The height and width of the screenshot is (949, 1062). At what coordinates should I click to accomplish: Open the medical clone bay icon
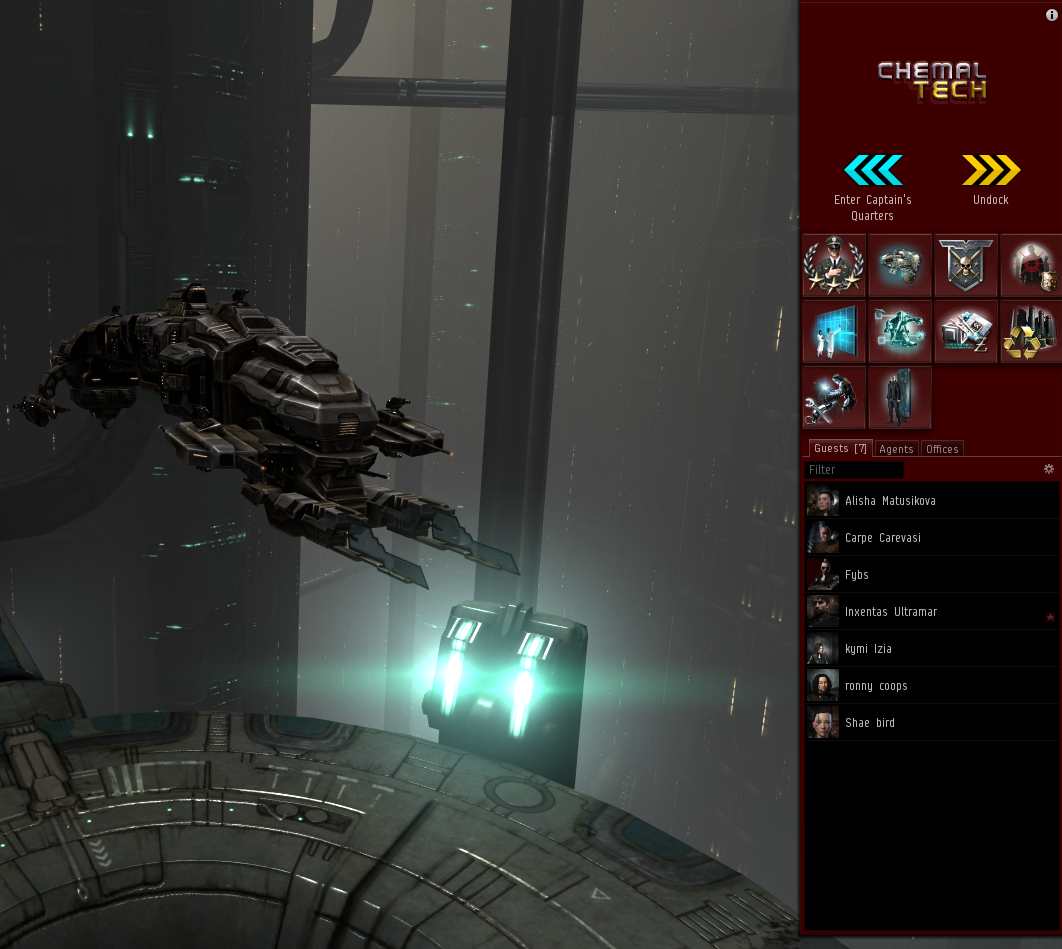click(x=900, y=398)
